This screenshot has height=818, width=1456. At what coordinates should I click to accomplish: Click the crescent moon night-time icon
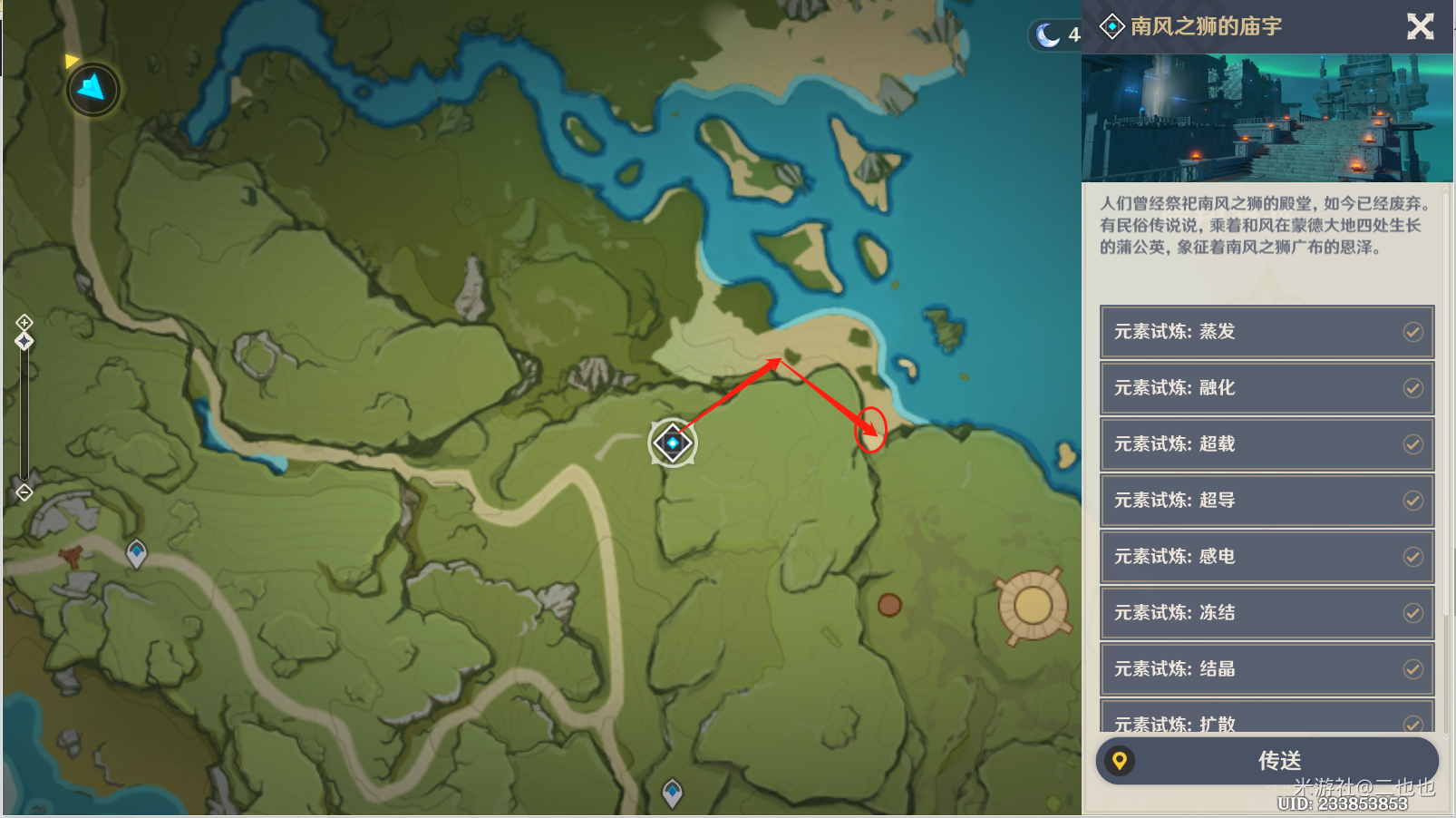tap(1048, 35)
